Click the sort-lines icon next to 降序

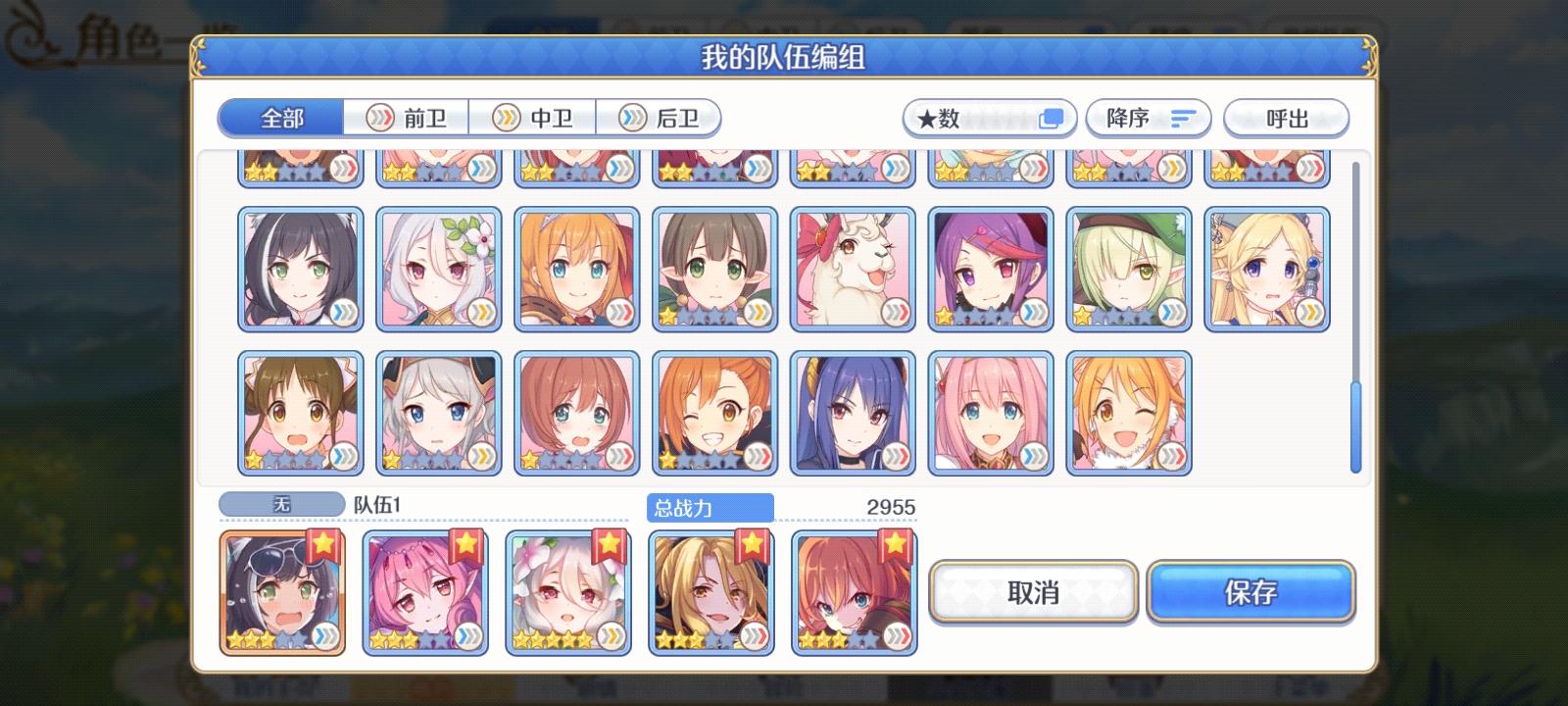pyautogui.click(x=1181, y=118)
